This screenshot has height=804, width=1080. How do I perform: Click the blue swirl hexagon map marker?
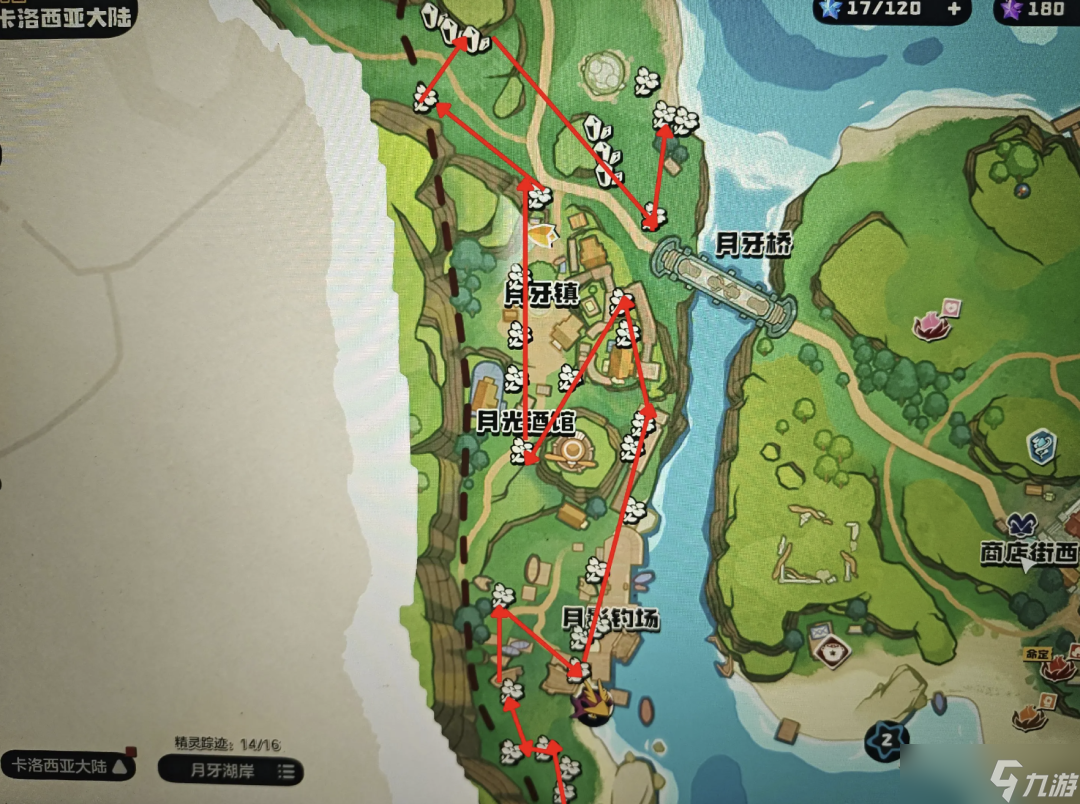tap(1042, 444)
